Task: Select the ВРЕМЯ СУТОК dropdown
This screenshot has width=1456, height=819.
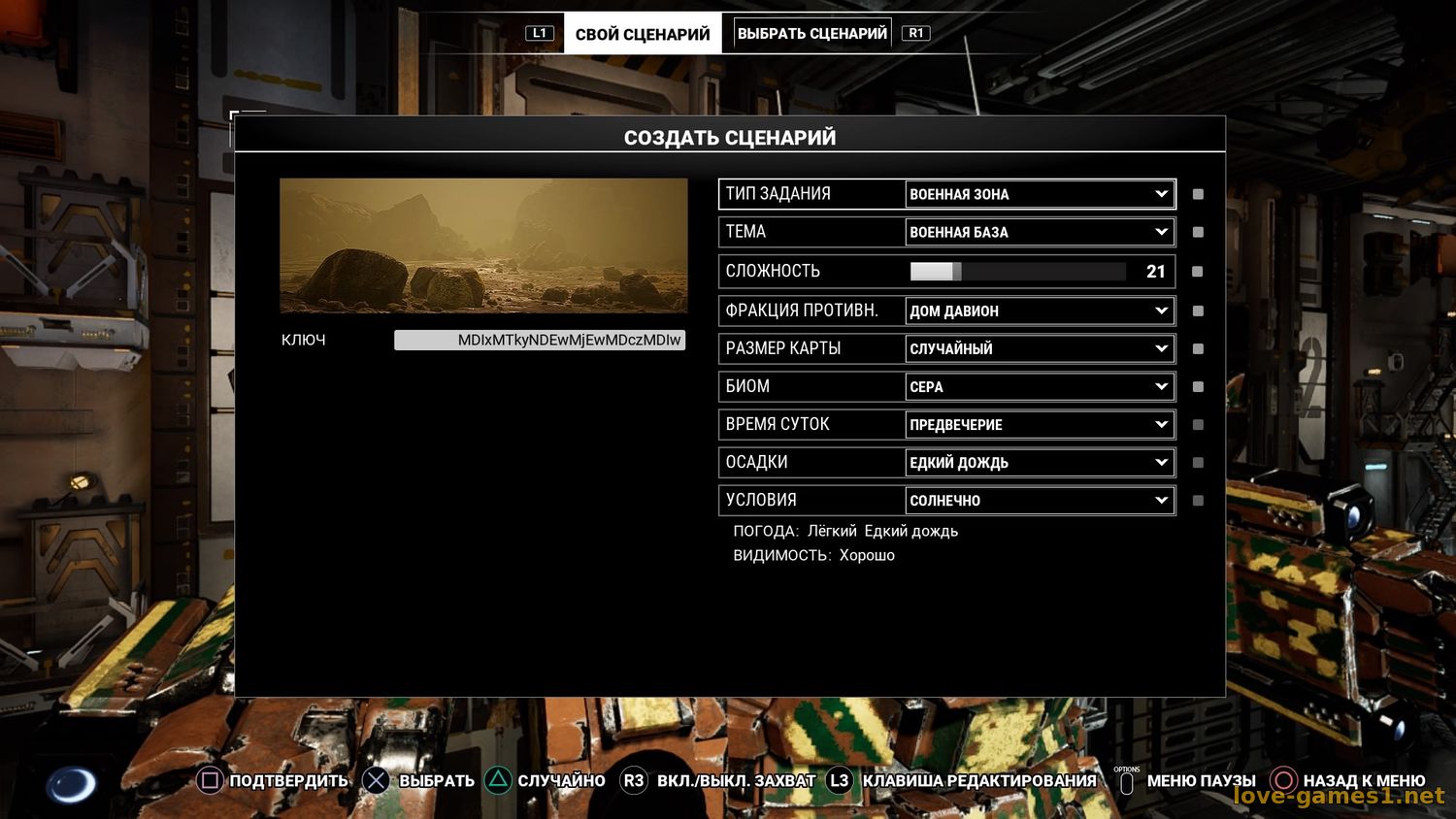Action: [1039, 424]
